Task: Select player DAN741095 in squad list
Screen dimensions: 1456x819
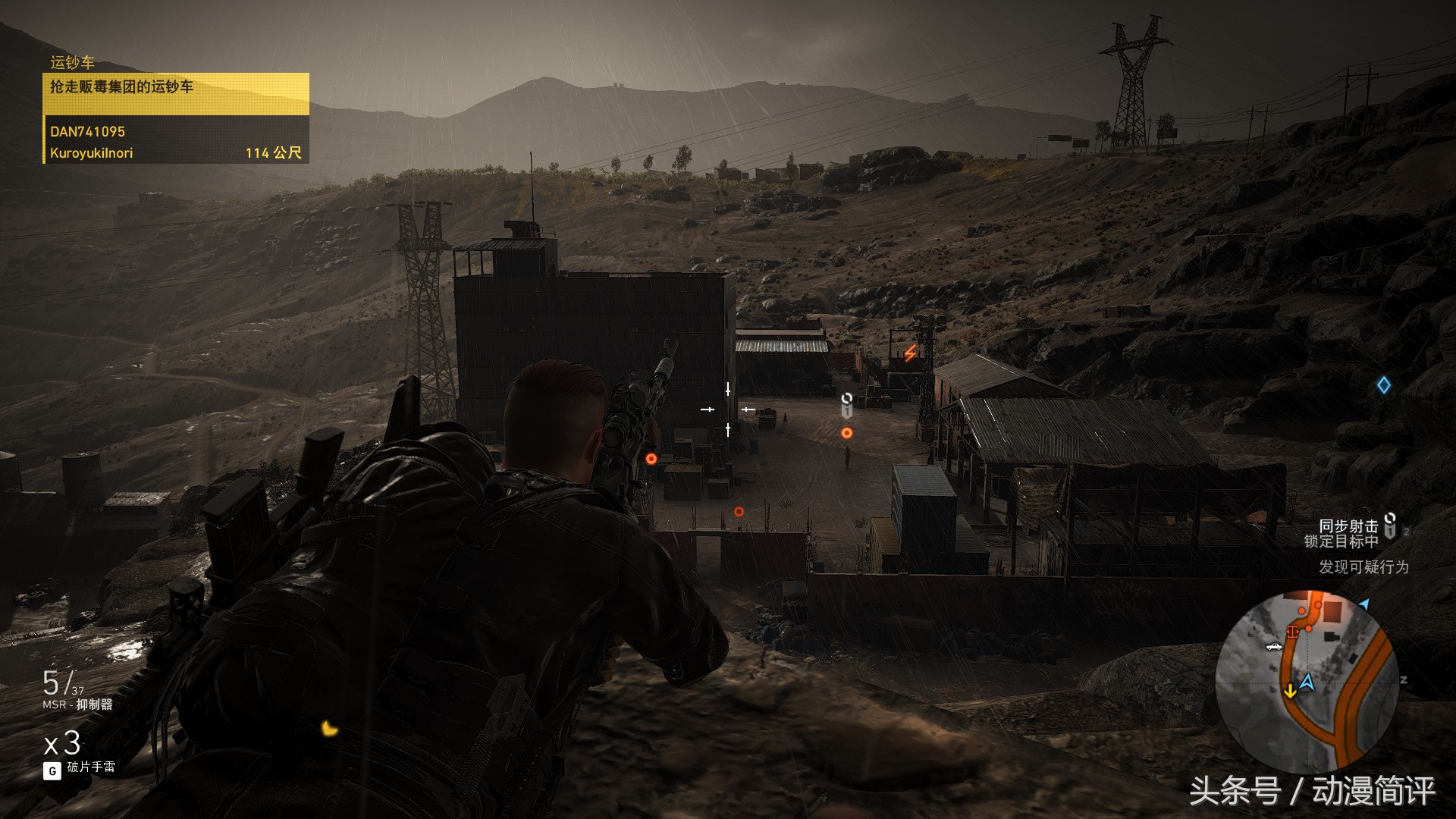Action: (88, 132)
